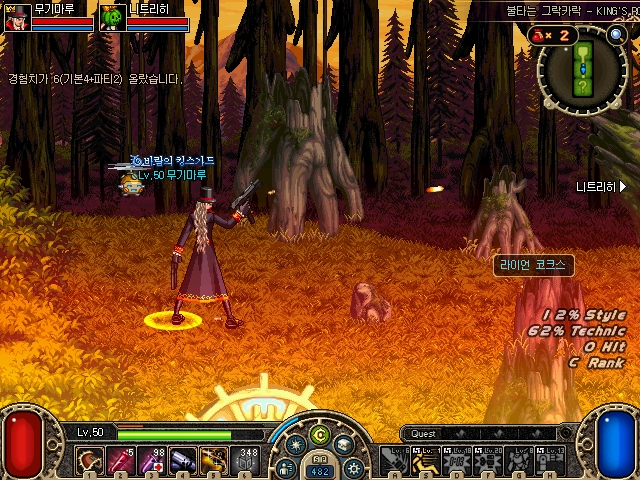Select the 니트리히 party member portrait
Viewport: 640px width, 480px height.
(114, 17)
